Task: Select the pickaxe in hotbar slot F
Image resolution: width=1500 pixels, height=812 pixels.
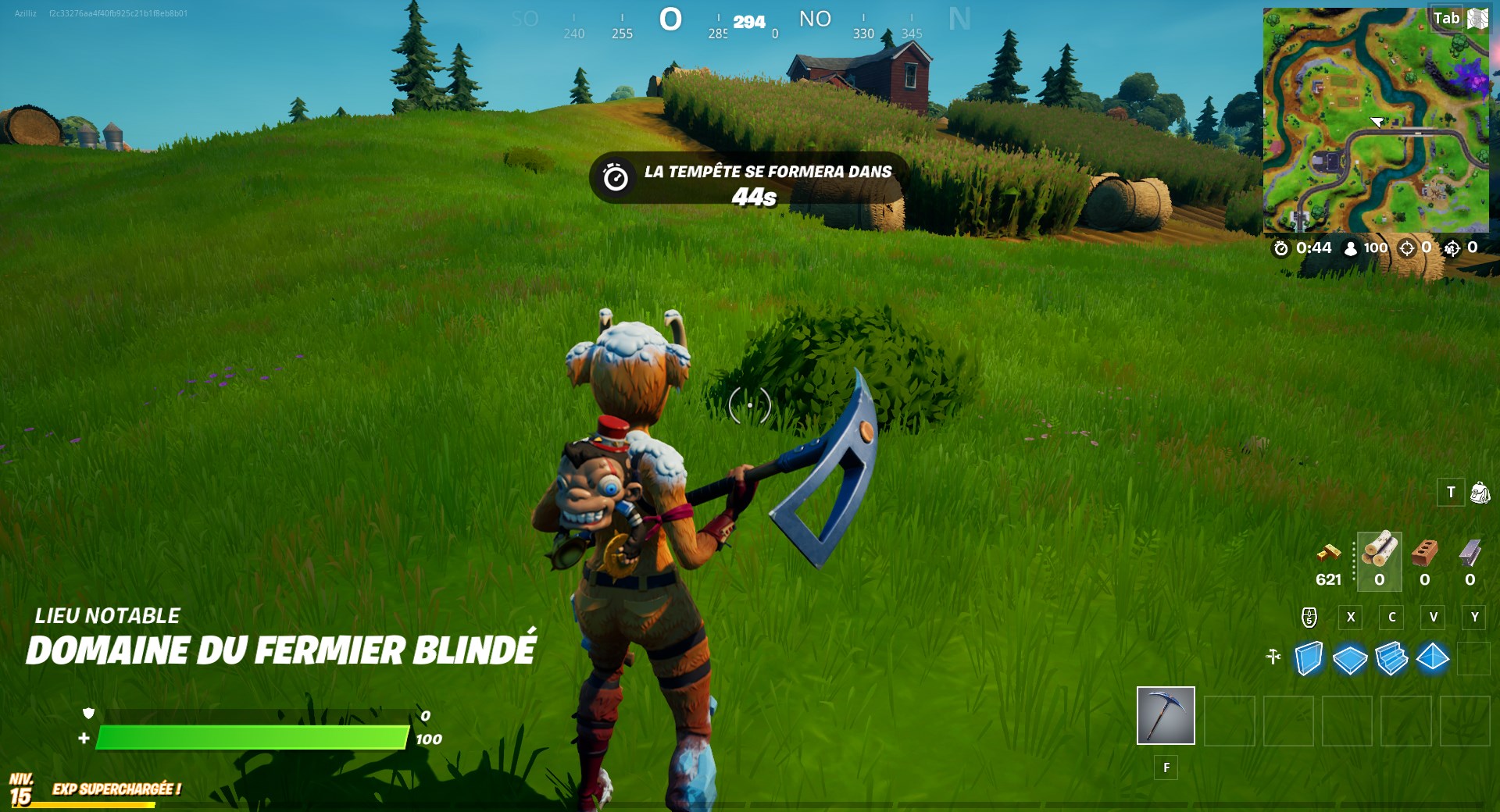Action: [x=1166, y=716]
